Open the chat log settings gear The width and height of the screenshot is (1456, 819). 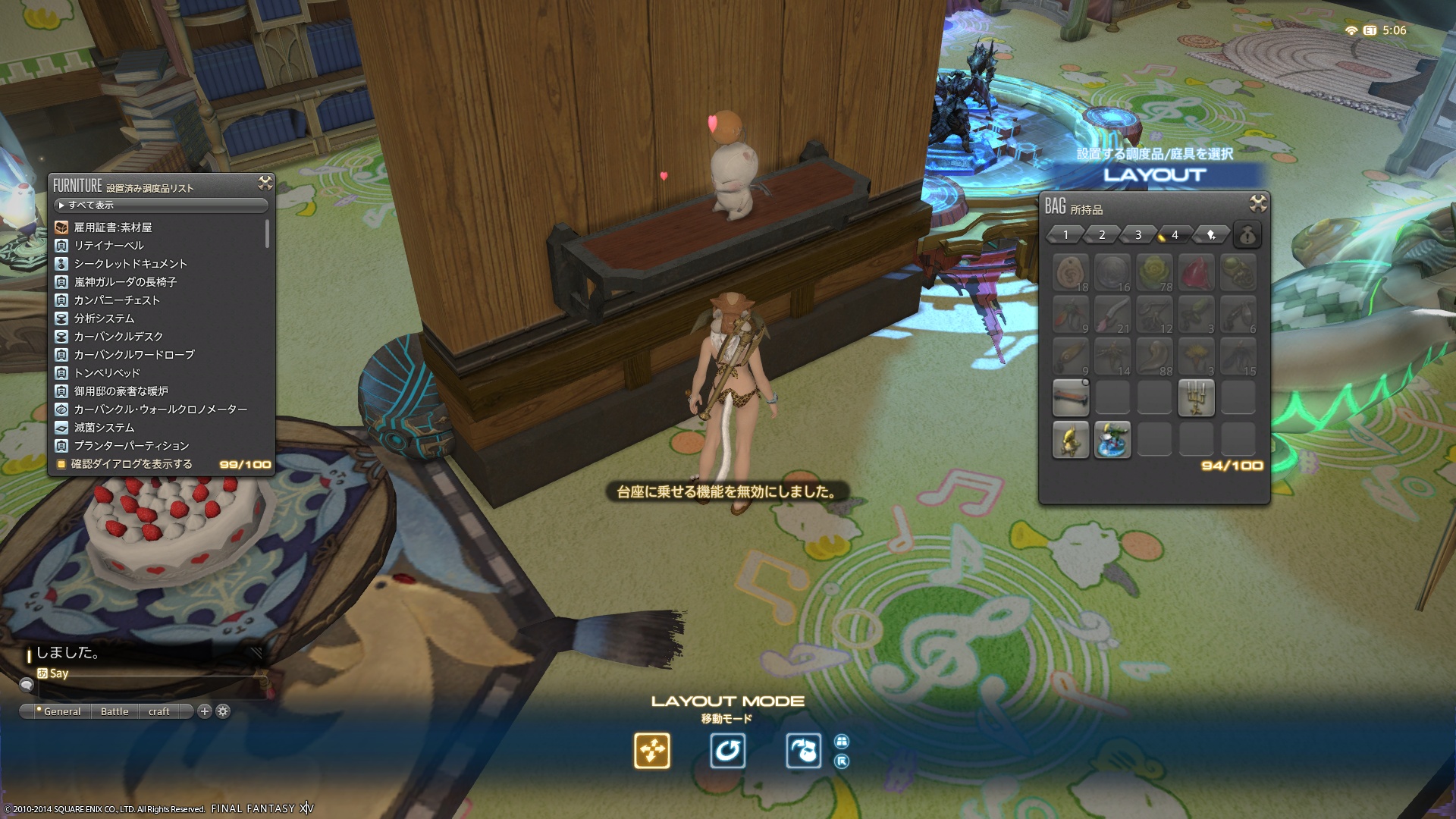click(223, 711)
